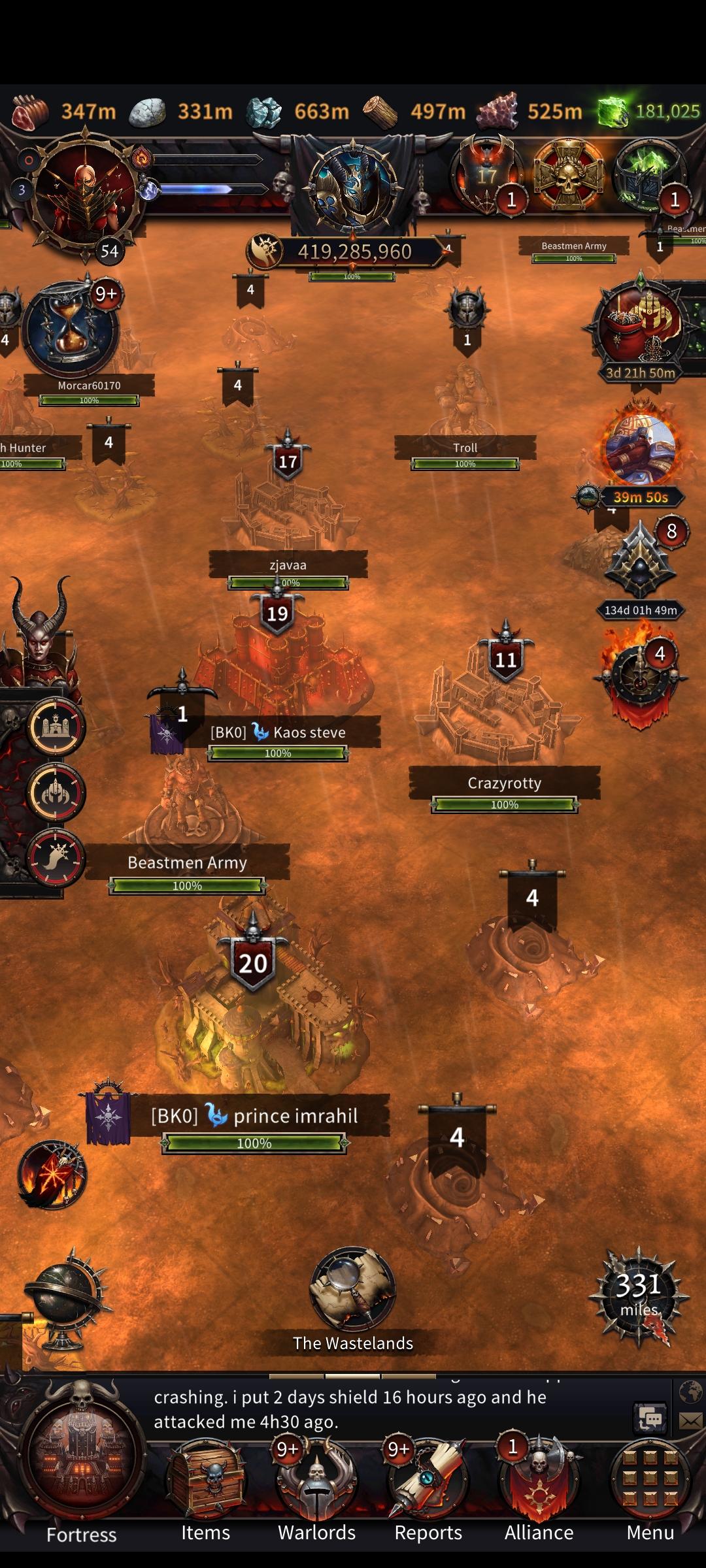Open The Wastelands map search

click(353, 1290)
